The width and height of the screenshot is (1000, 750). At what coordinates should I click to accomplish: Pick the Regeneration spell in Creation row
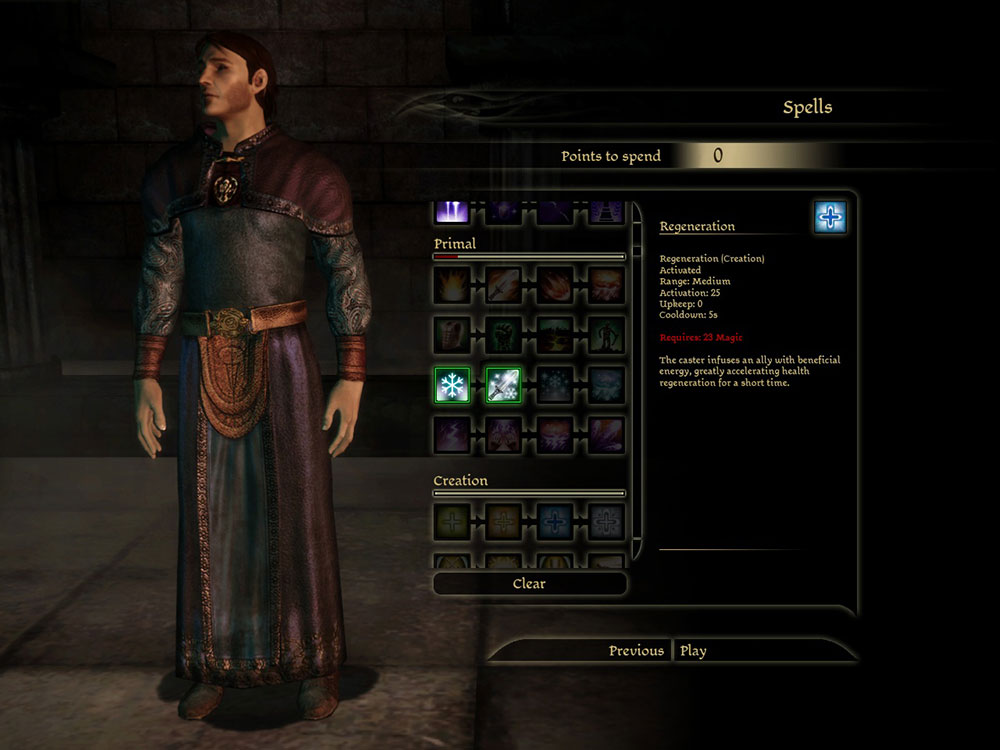(x=555, y=521)
